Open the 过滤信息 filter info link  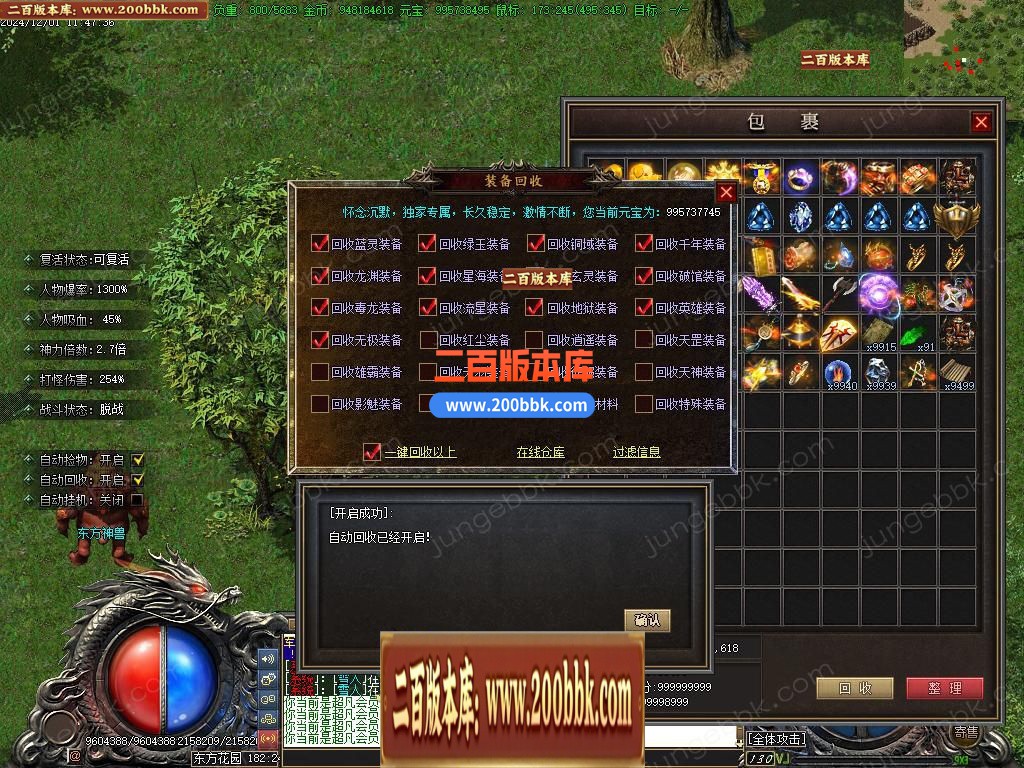636,452
